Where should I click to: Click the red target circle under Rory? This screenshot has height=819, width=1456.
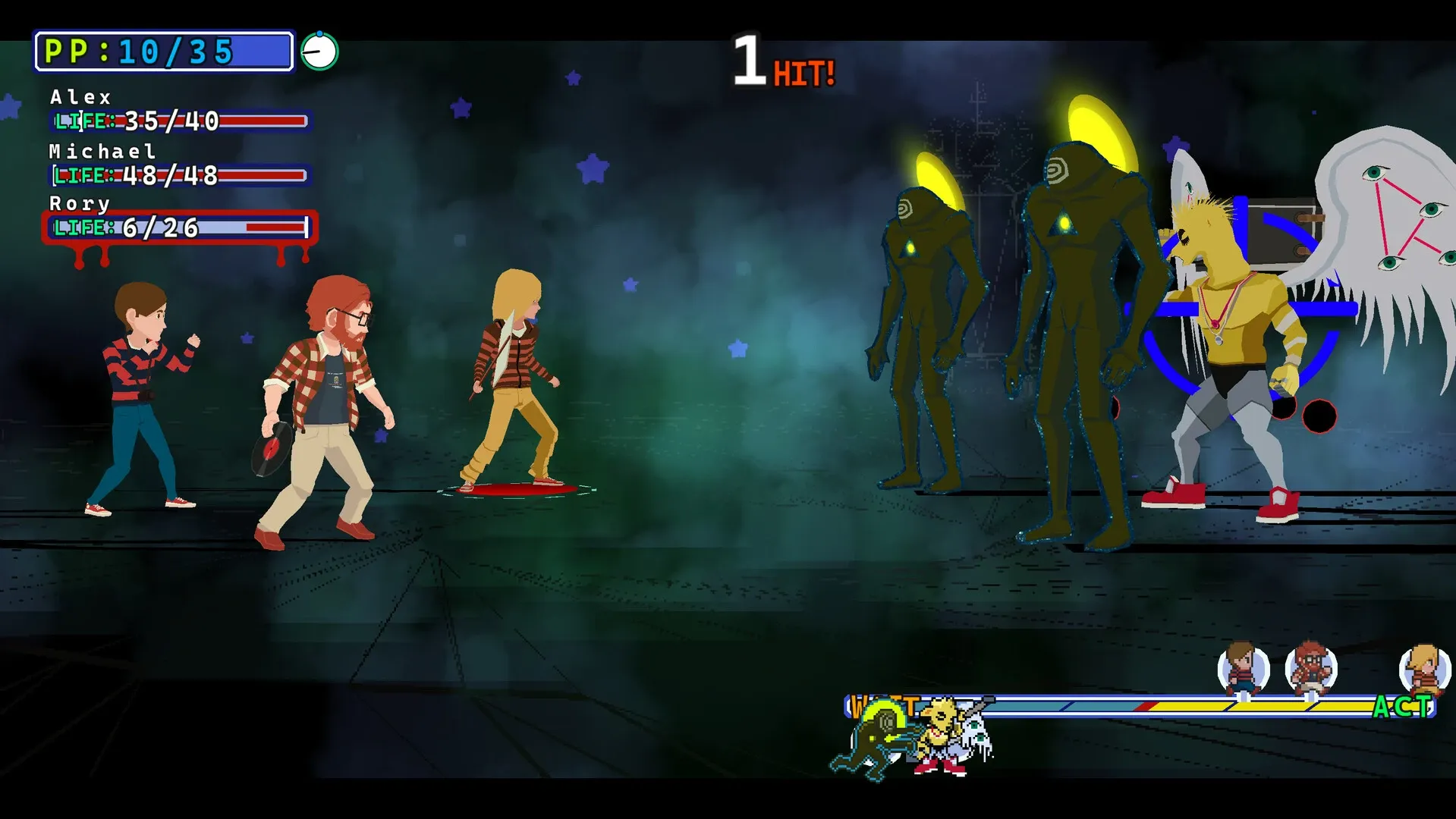(516, 489)
